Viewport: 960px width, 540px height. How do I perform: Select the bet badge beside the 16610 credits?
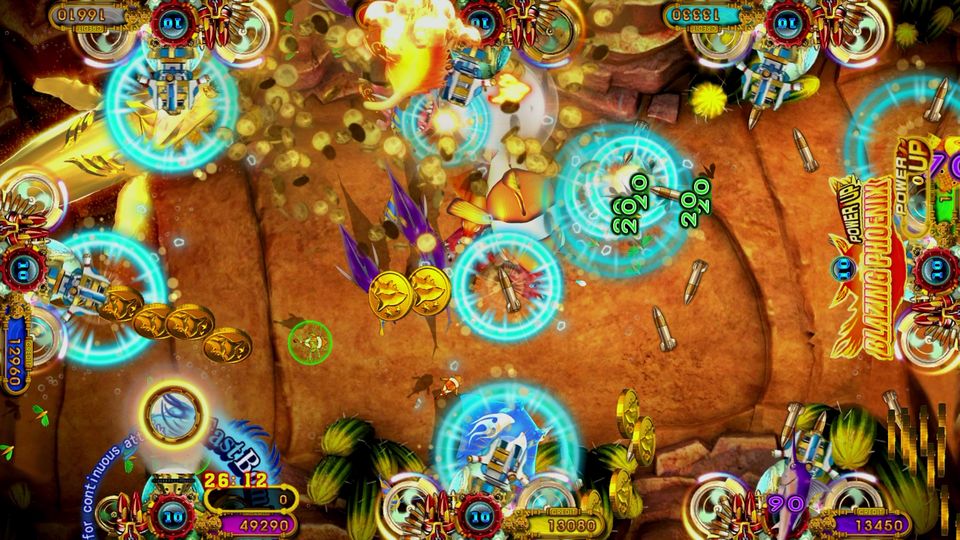174,21
